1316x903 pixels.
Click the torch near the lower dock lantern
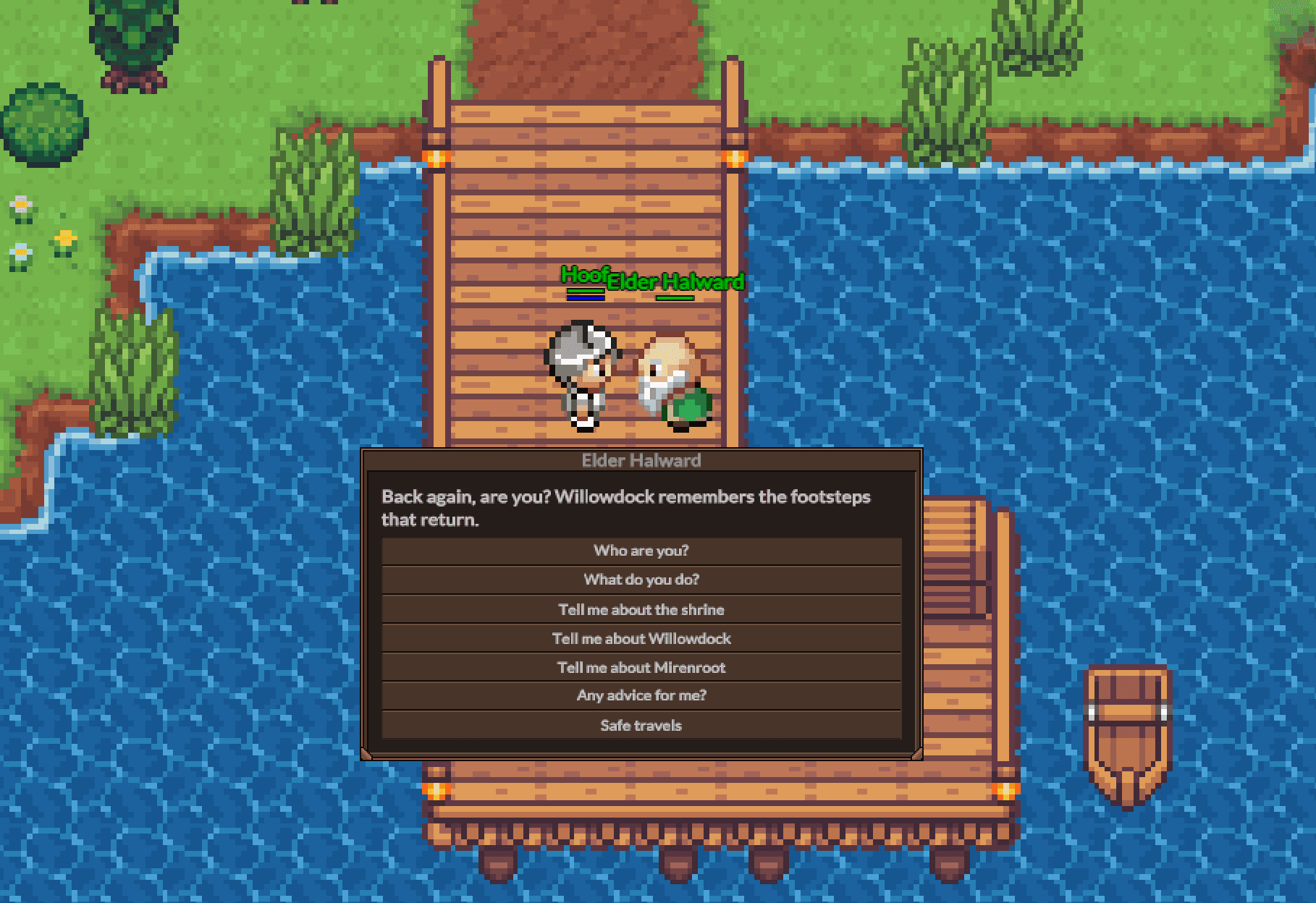click(434, 793)
